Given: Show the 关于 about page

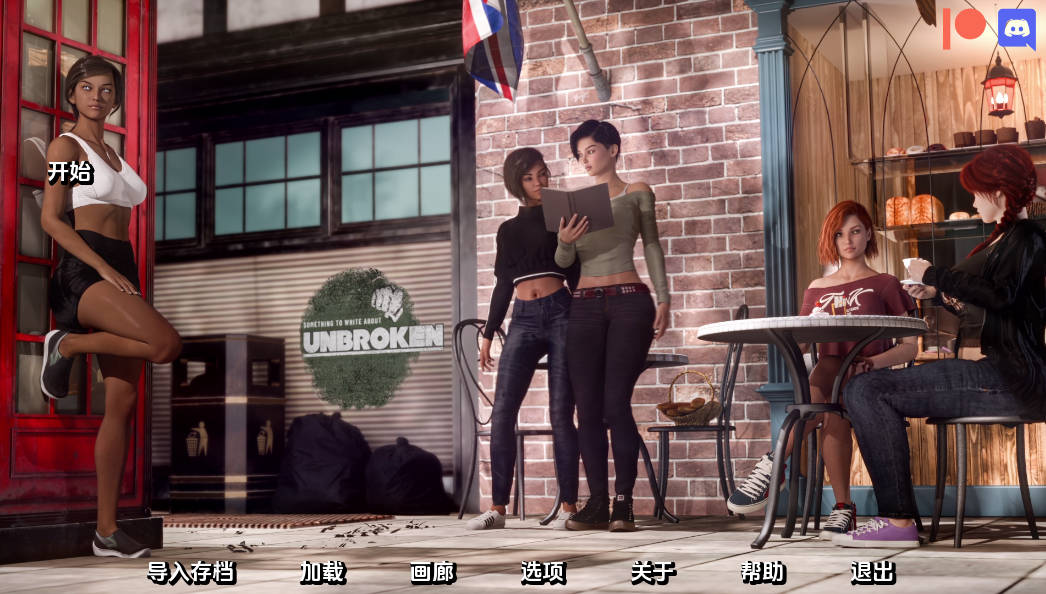Looking at the screenshot, I should (652, 572).
